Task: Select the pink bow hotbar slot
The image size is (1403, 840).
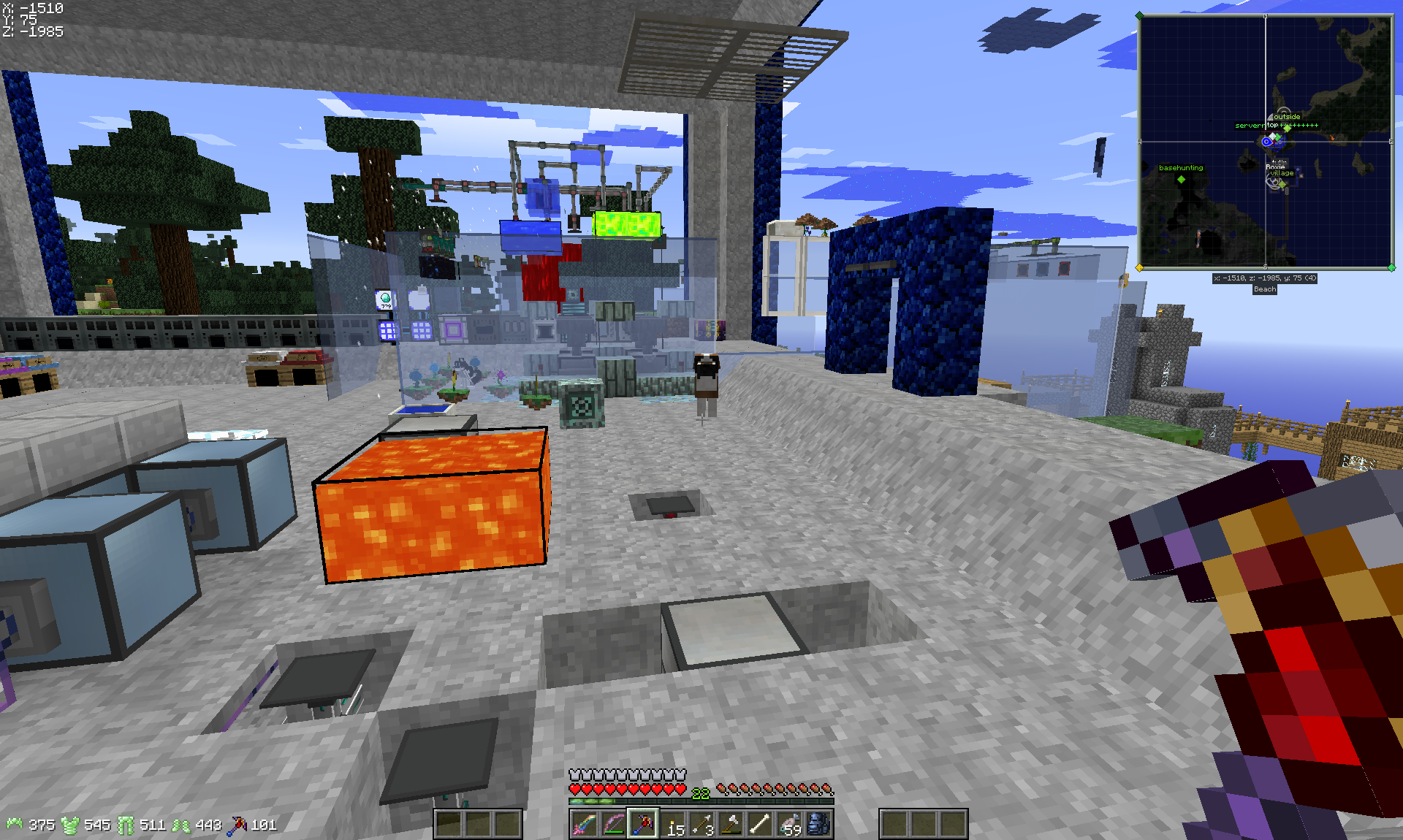Action: tap(613, 825)
